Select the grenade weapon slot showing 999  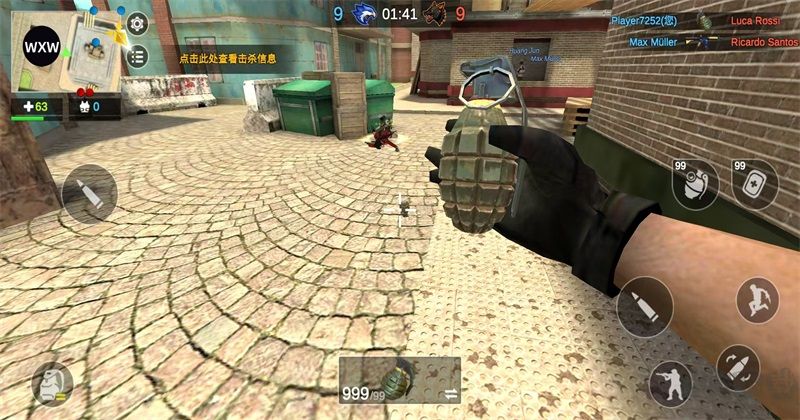(x=399, y=381)
